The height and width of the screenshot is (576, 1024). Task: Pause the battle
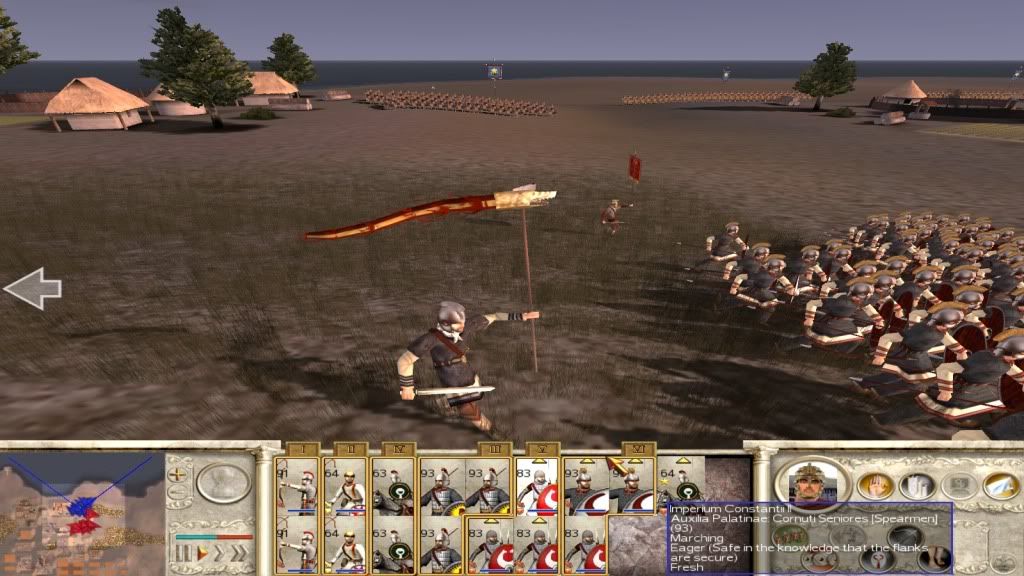(183, 551)
